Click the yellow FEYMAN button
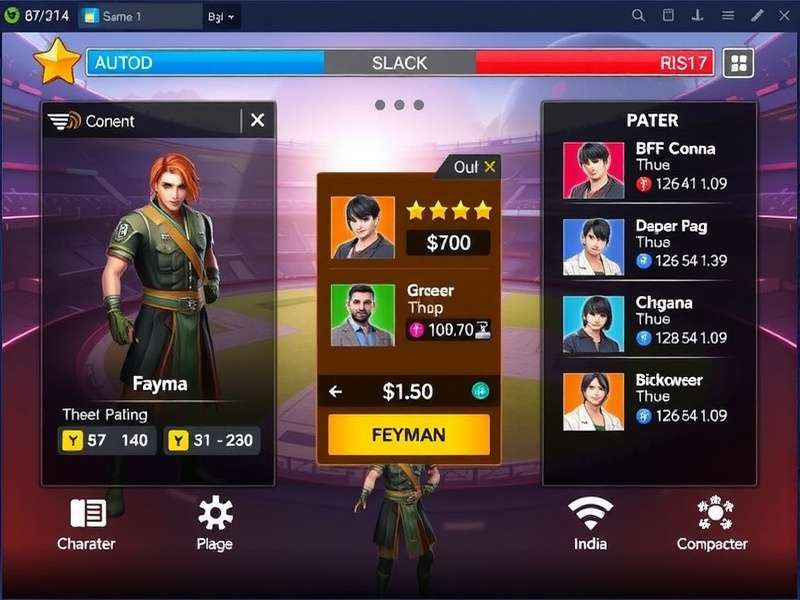The image size is (800, 600). (409, 435)
